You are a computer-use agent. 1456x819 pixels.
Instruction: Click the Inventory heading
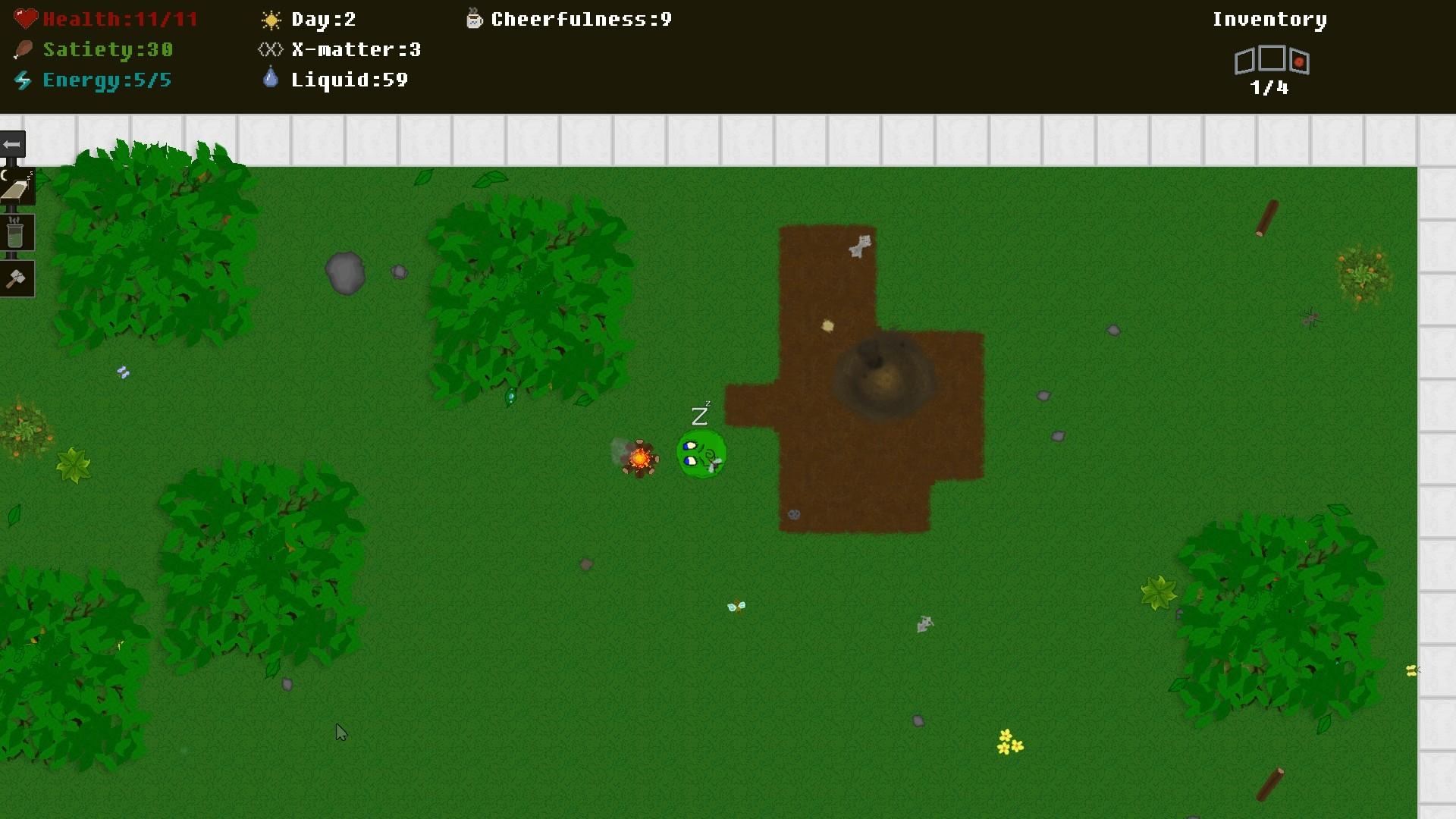tap(1269, 19)
